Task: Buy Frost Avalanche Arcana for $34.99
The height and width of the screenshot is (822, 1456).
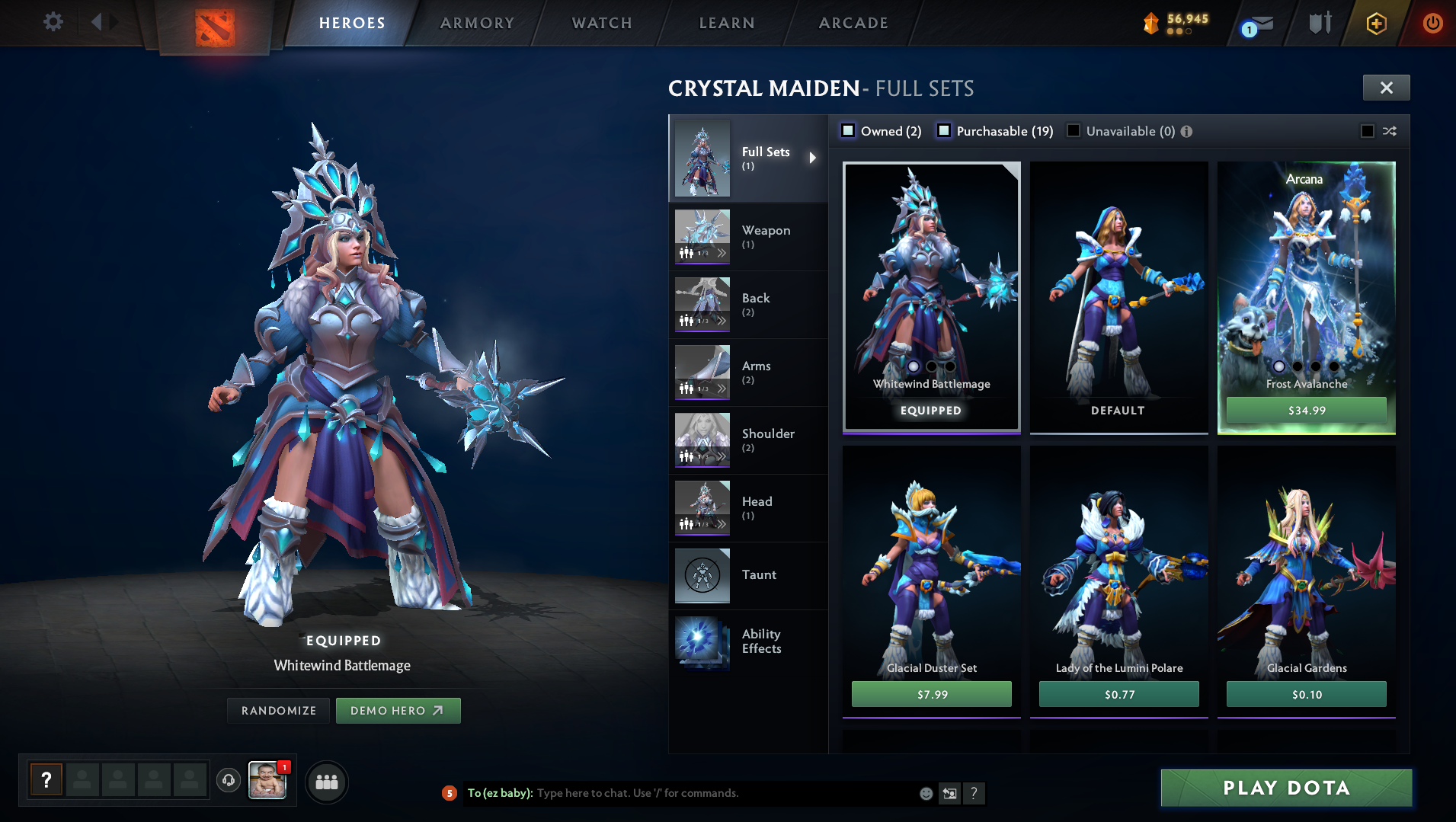Action: pyautogui.click(x=1306, y=410)
